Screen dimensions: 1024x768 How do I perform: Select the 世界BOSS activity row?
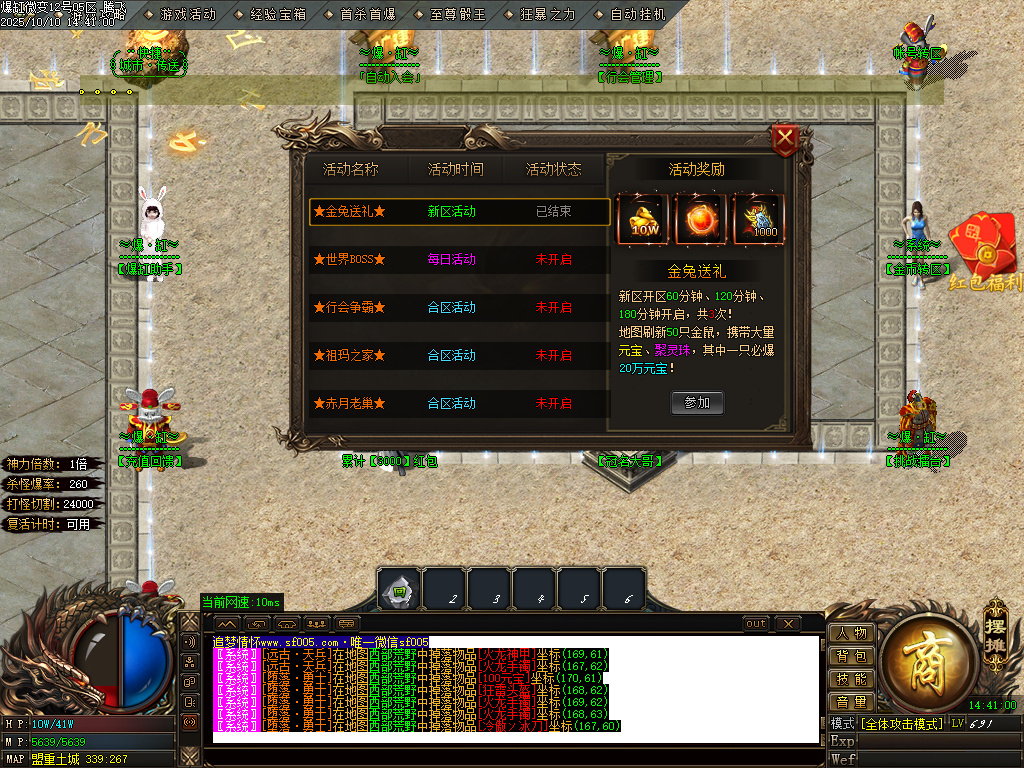(x=459, y=259)
